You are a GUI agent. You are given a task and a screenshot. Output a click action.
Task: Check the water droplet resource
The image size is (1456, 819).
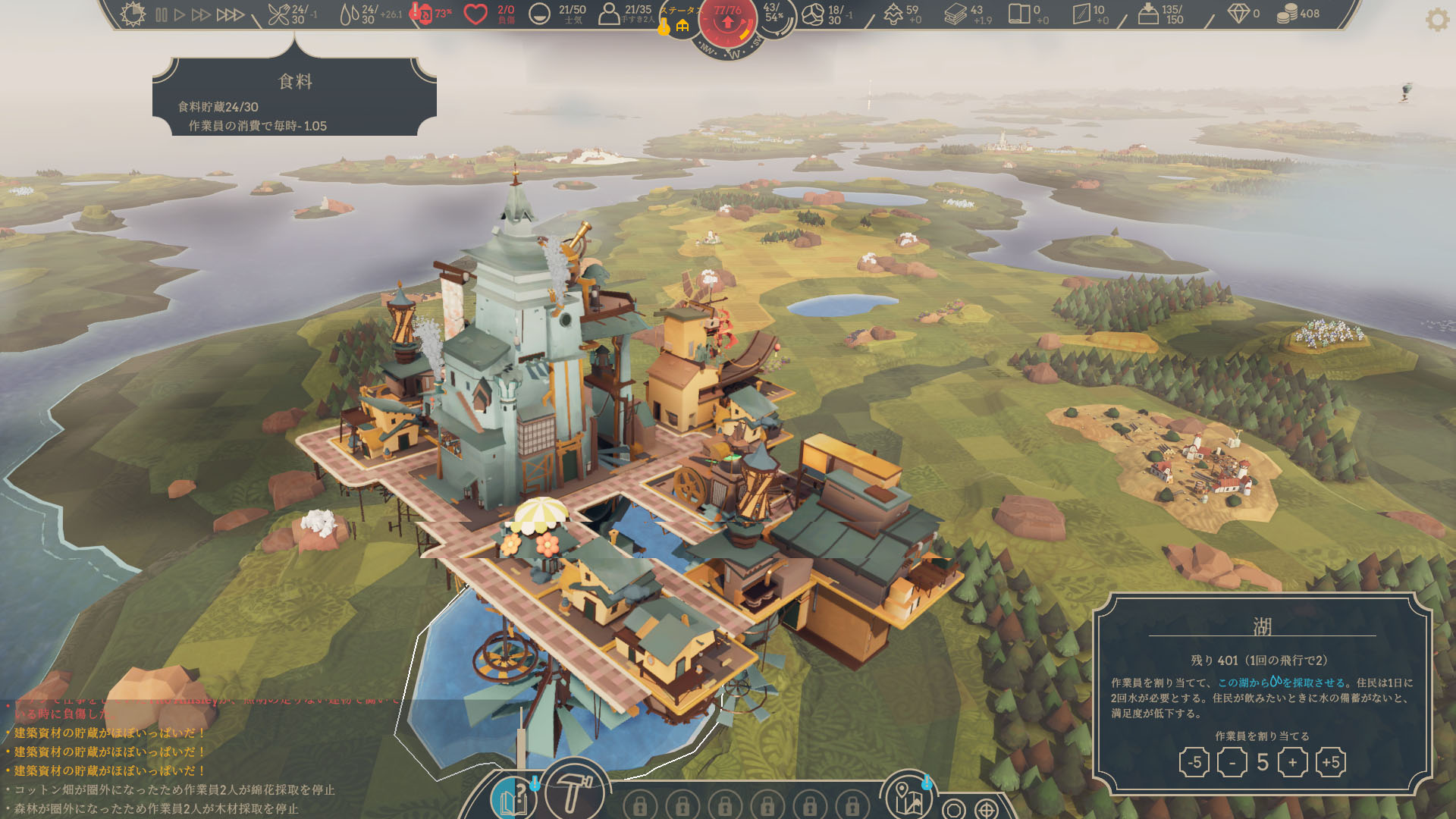[349, 14]
